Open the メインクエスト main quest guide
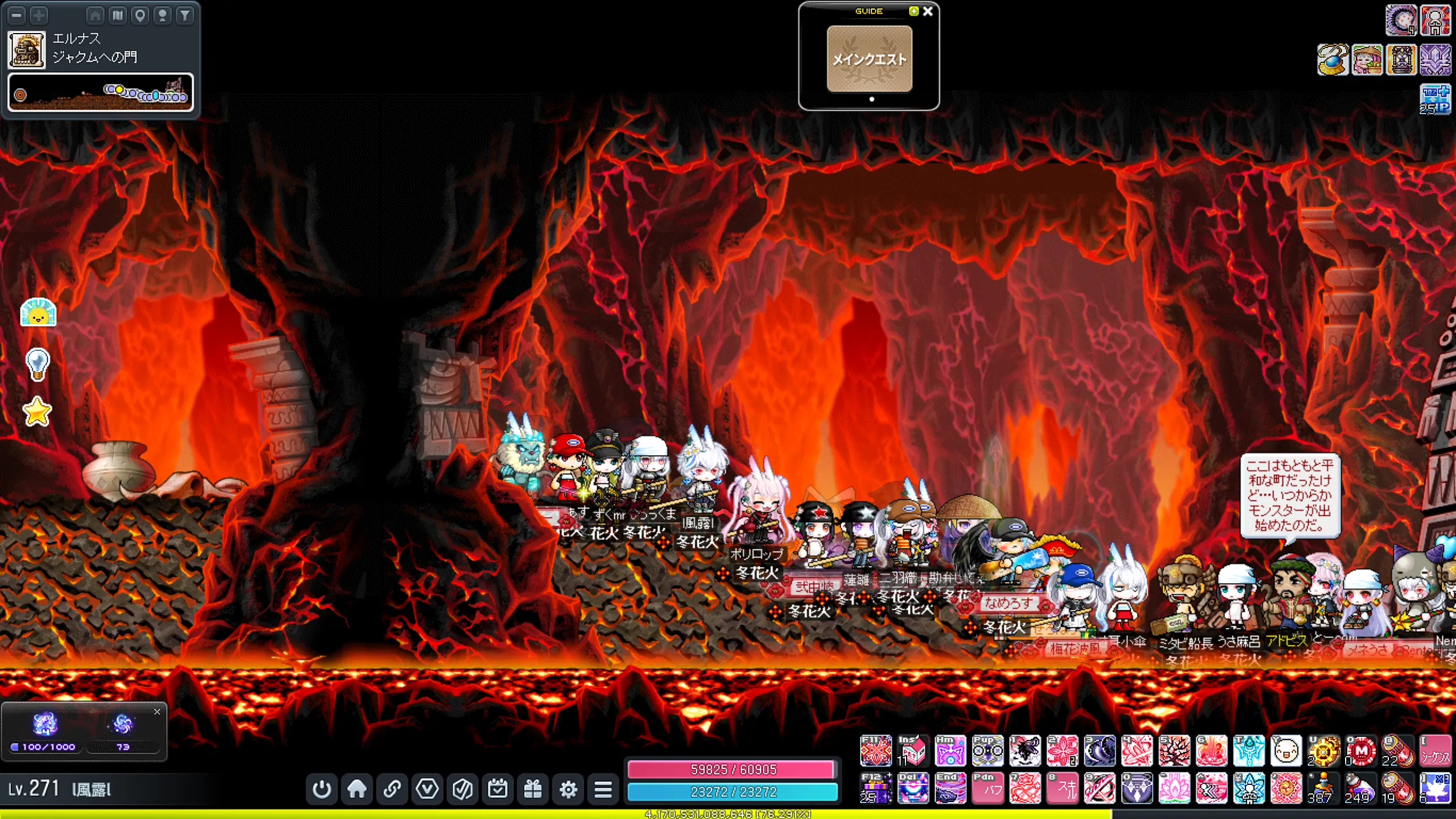This screenshot has width=1456, height=819. coord(869,59)
